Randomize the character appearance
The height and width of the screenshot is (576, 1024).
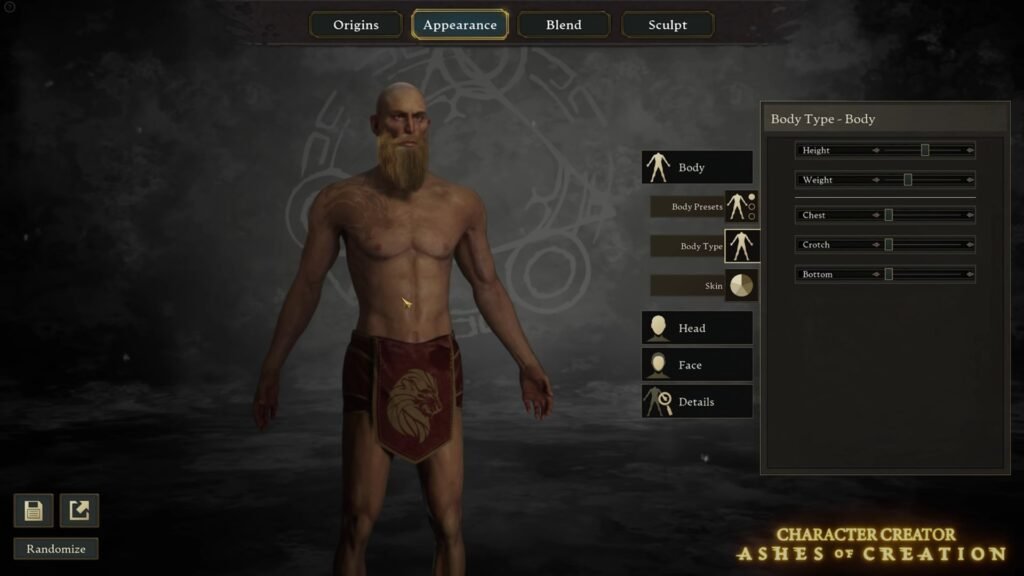pyautogui.click(x=56, y=549)
